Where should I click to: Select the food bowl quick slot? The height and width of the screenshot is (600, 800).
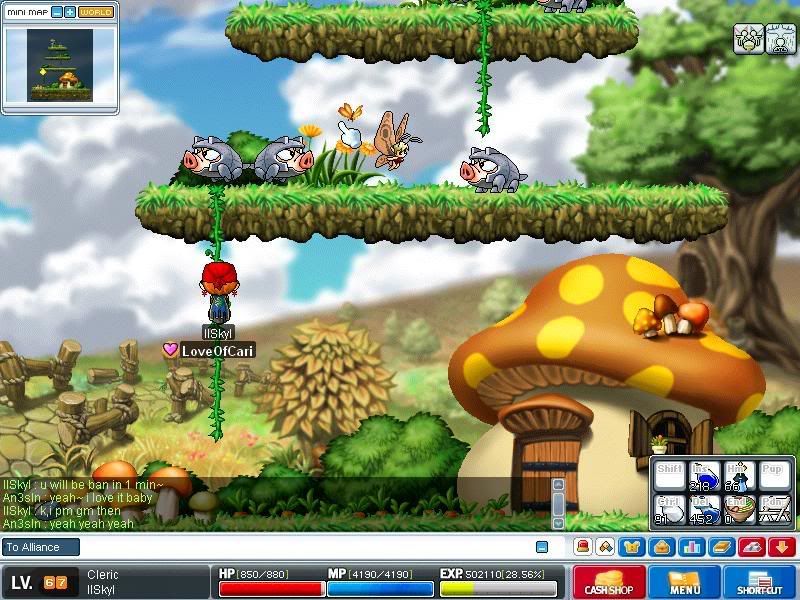(x=737, y=509)
